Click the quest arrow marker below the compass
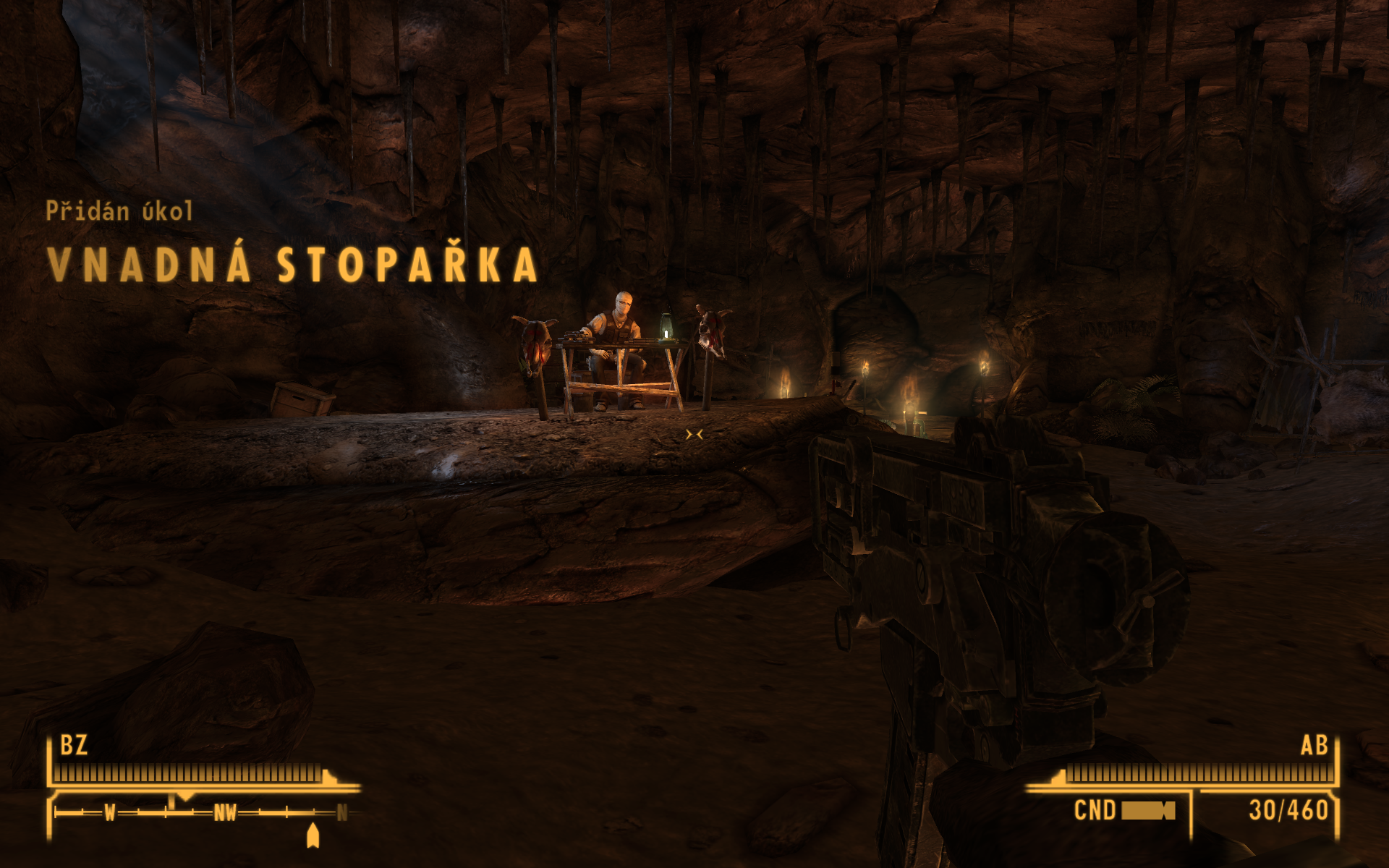Viewport: 1389px width, 868px height. [x=313, y=835]
